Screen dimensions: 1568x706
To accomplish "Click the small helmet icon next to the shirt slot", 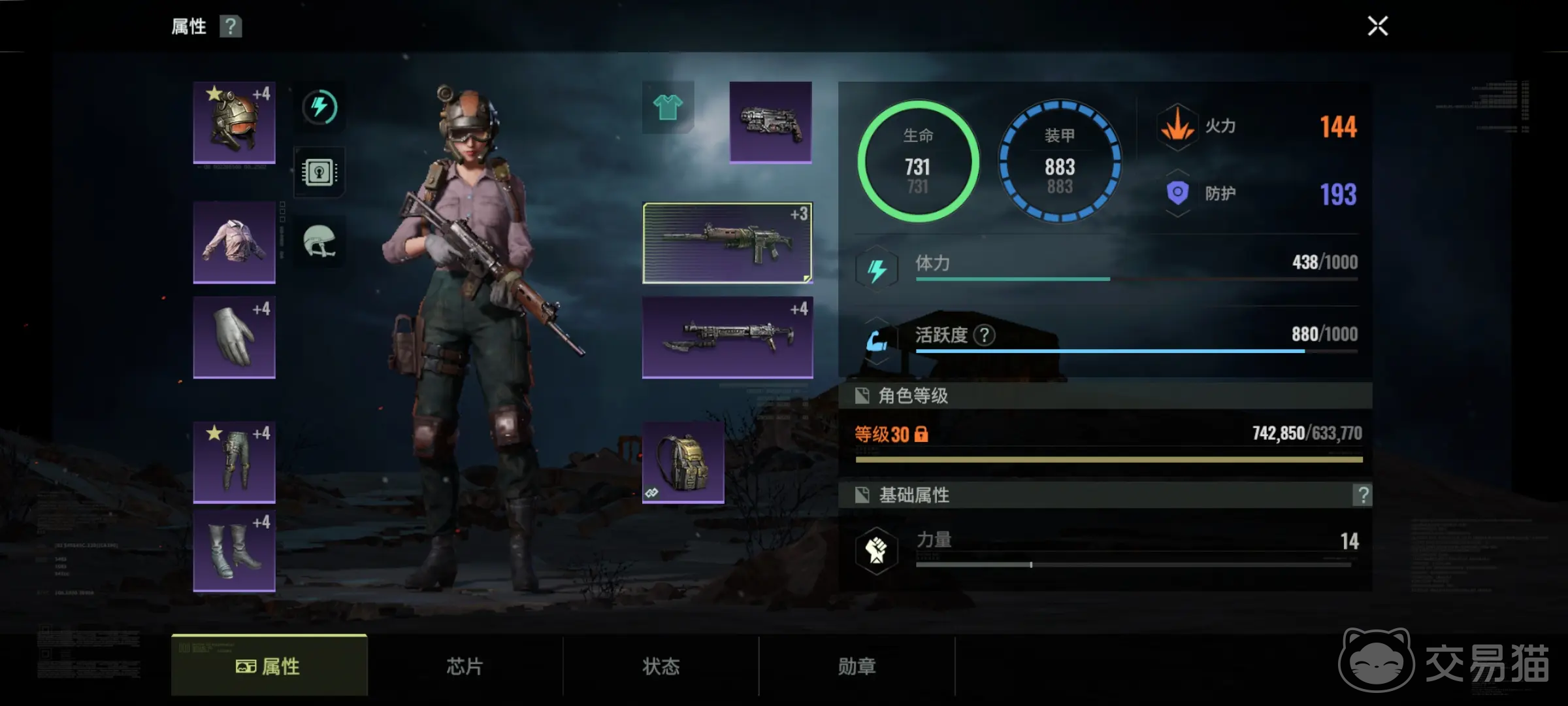I will 319,242.
